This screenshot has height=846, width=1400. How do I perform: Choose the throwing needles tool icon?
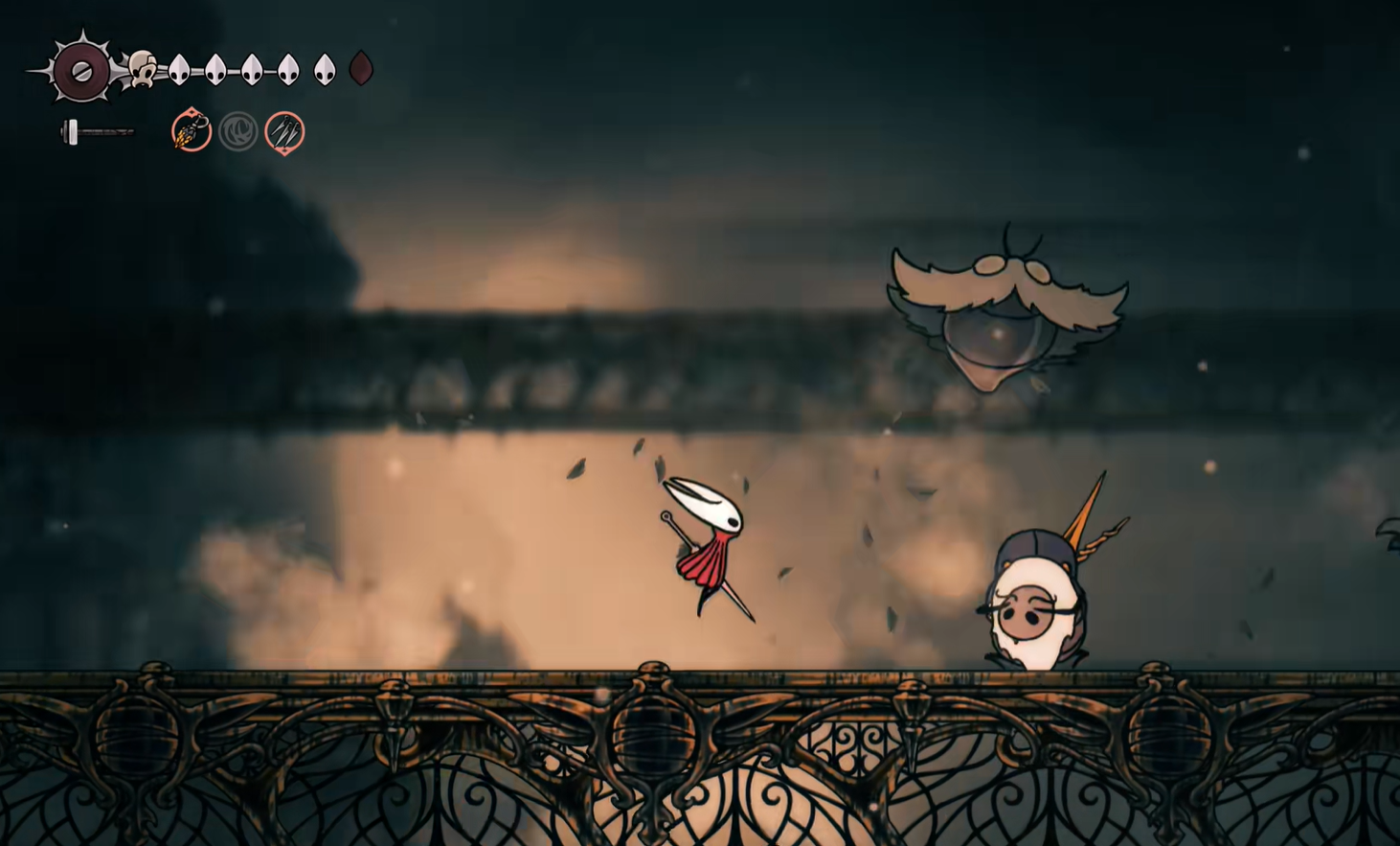click(284, 131)
